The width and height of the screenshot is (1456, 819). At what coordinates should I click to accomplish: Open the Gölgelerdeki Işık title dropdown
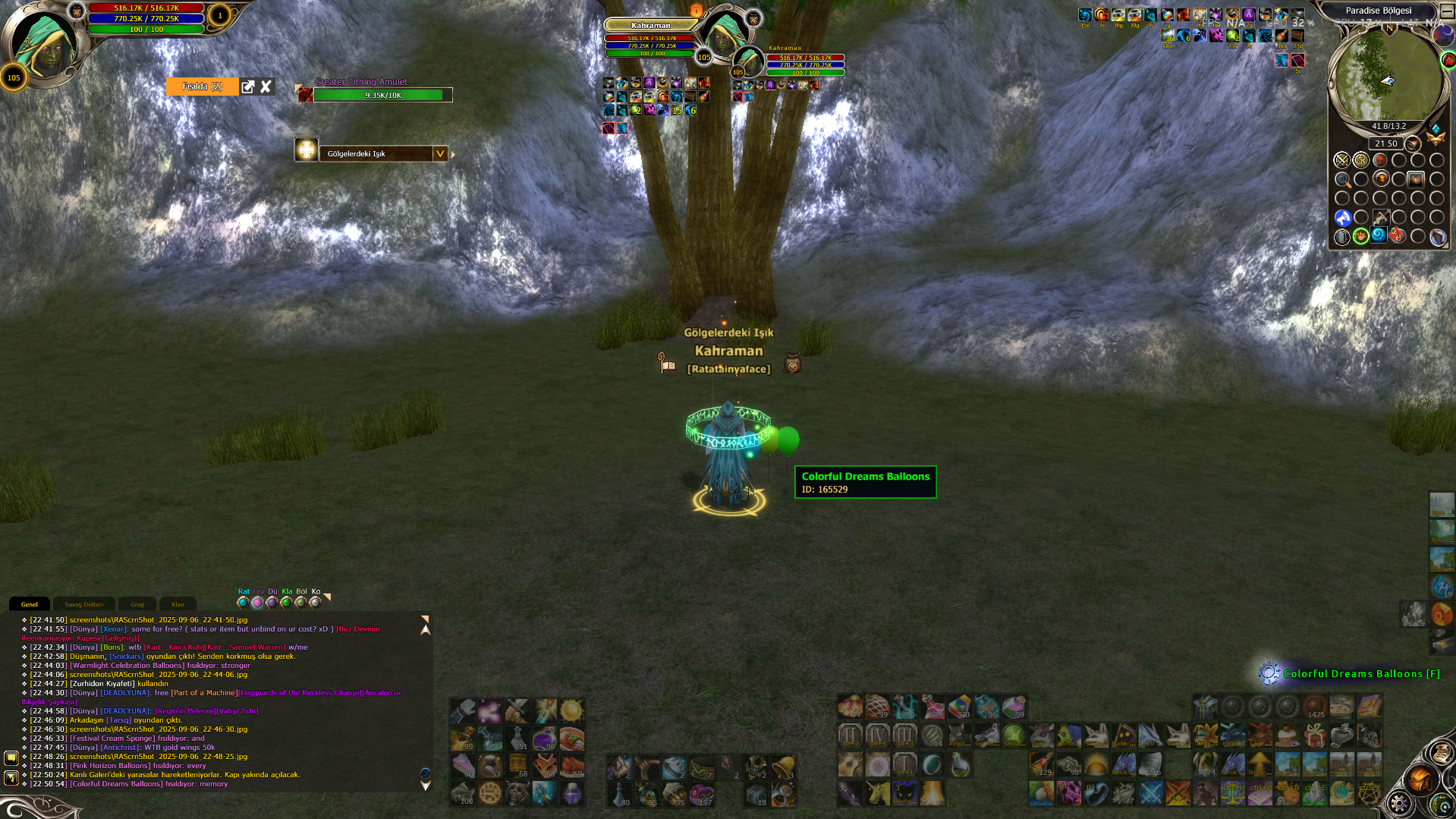pyautogui.click(x=439, y=153)
